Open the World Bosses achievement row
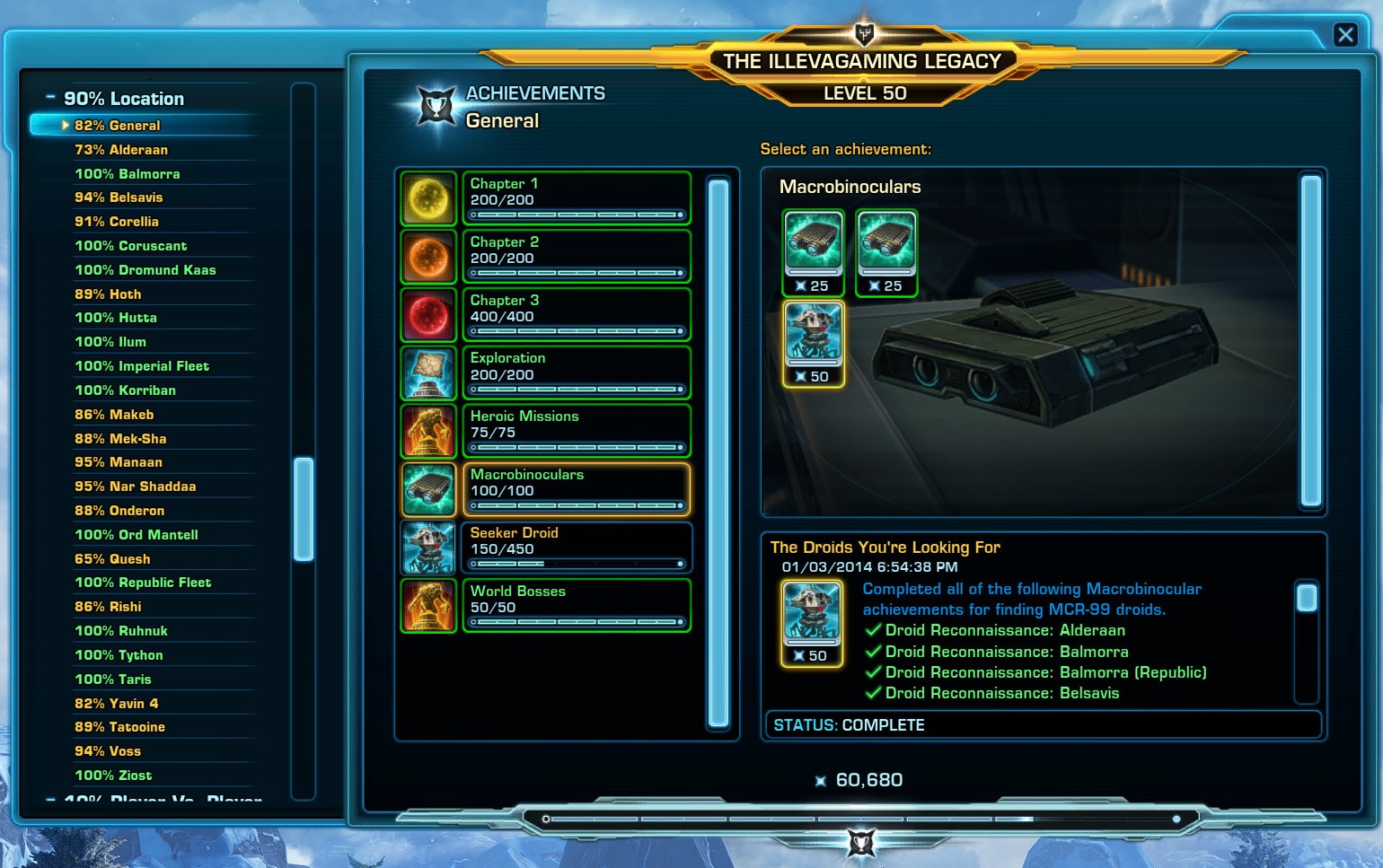1383x868 pixels. (576, 606)
